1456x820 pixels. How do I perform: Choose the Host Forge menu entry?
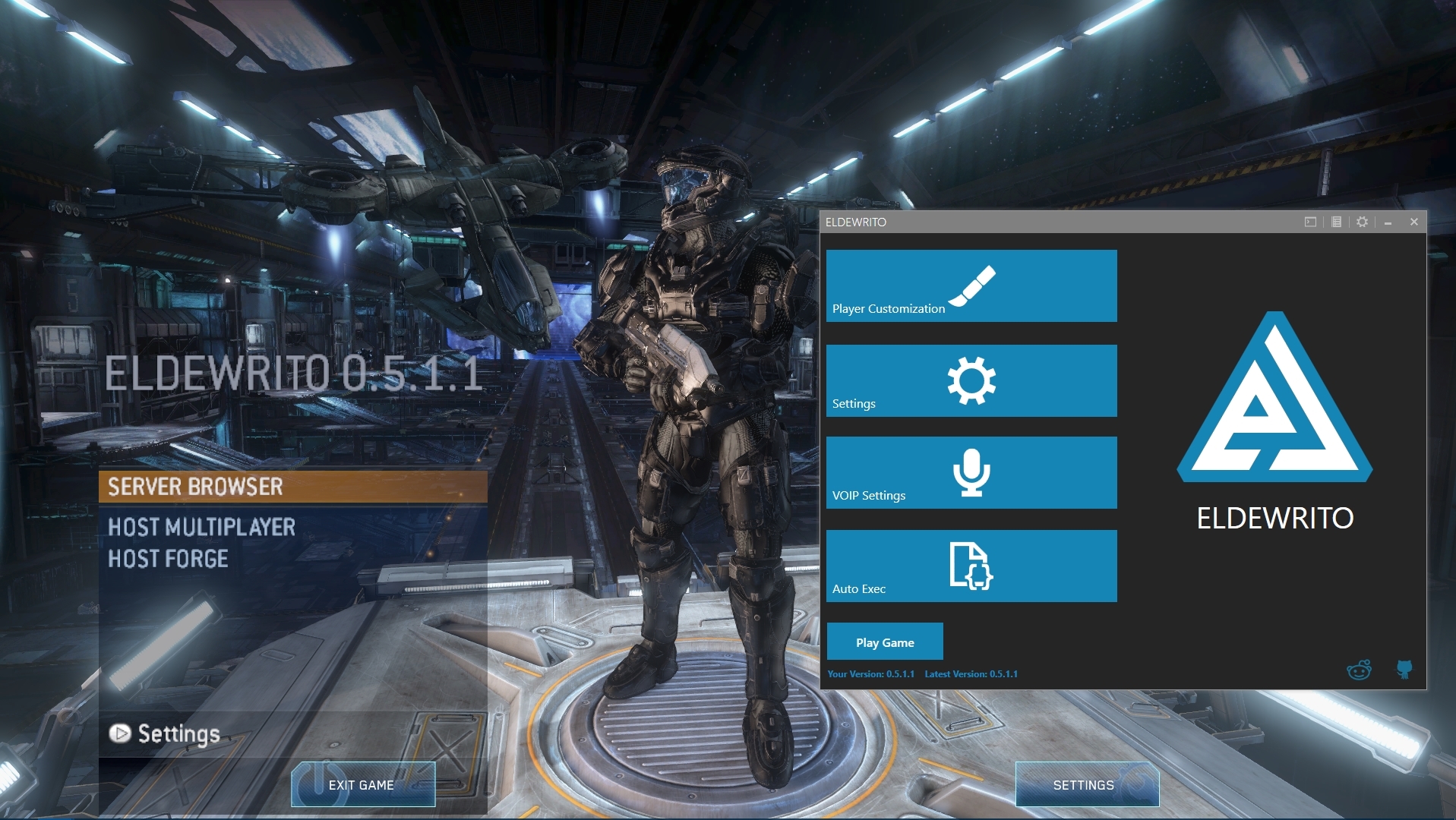(x=168, y=559)
